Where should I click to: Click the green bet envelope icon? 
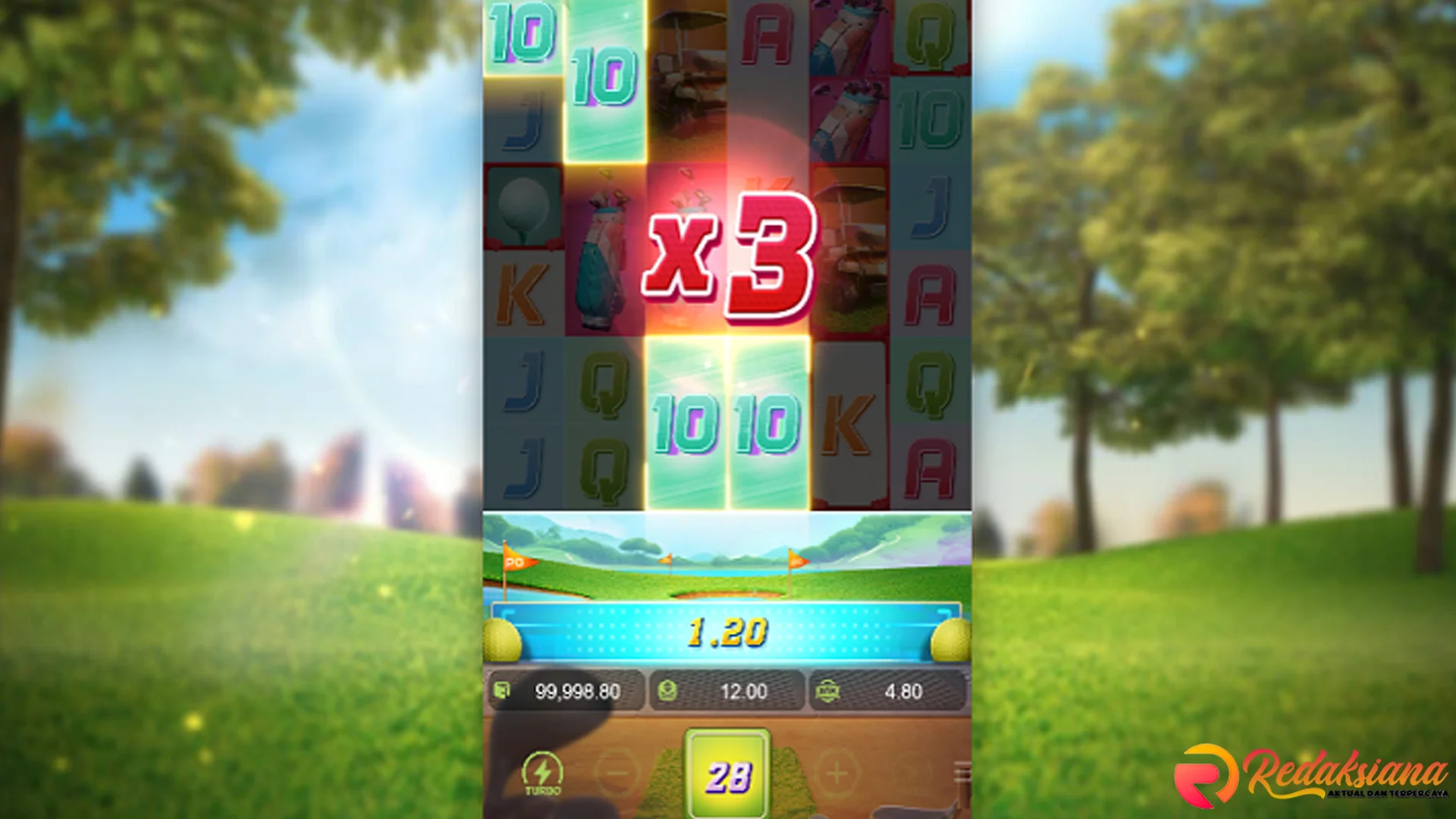(666, 692)
